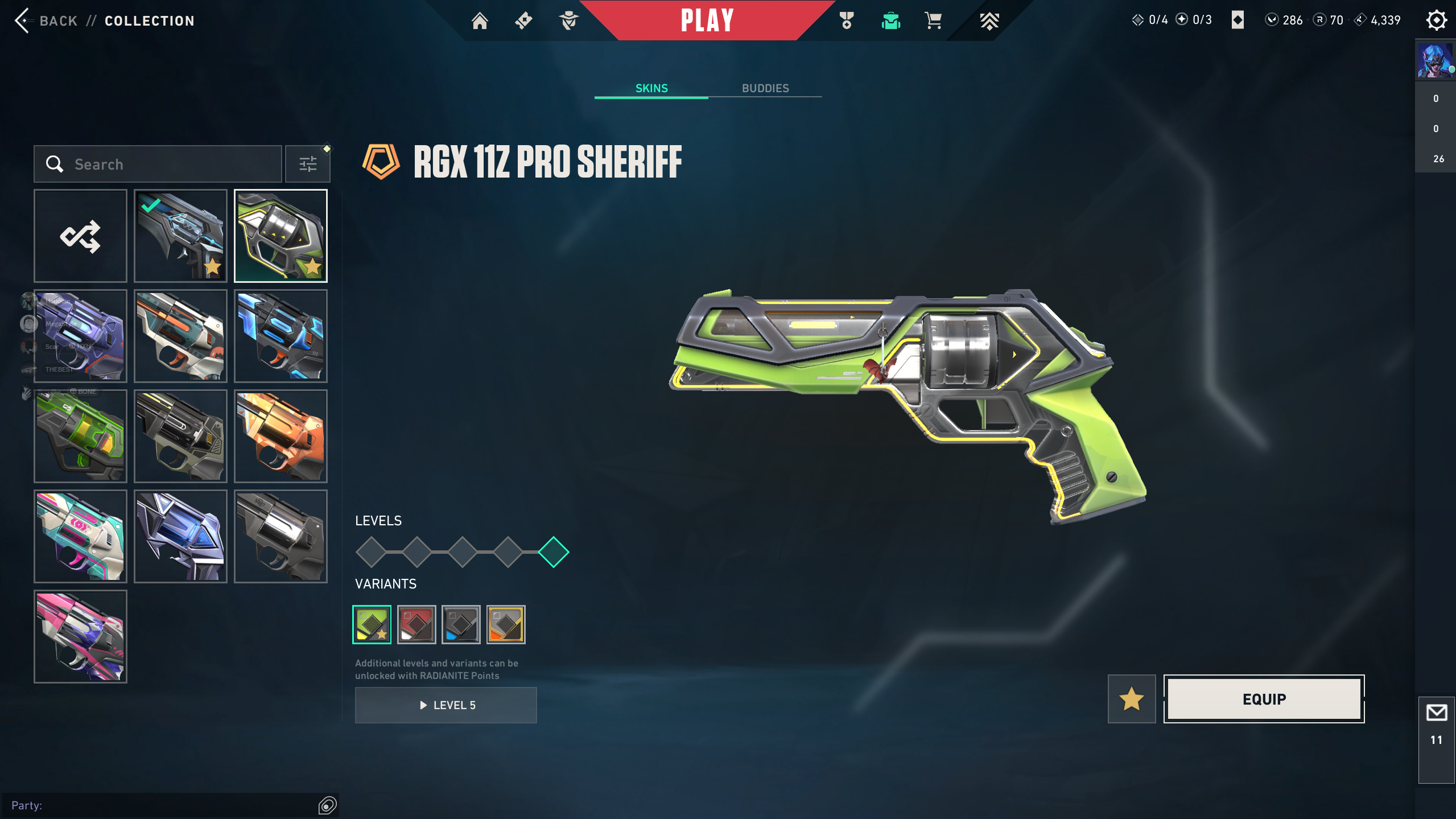
Task: Choose the randomize skin tile
Action: point(80,236)
